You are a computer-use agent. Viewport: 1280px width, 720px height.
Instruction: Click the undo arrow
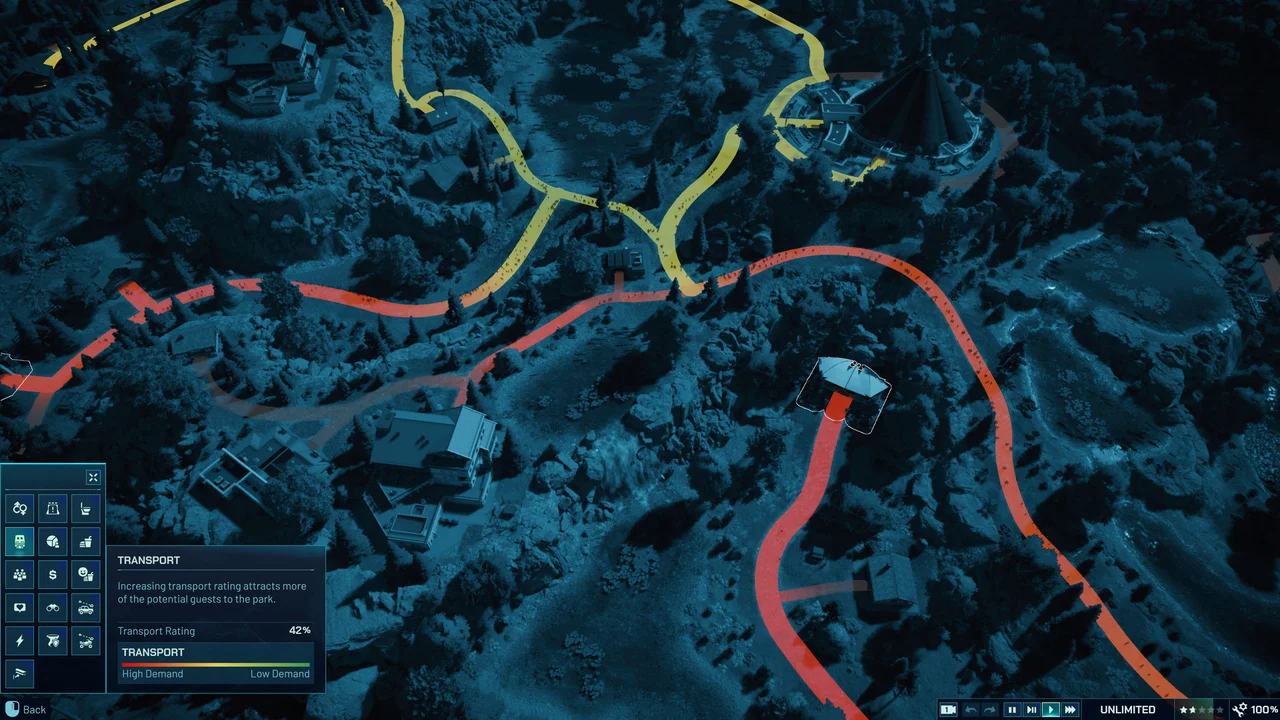point(970,709)
